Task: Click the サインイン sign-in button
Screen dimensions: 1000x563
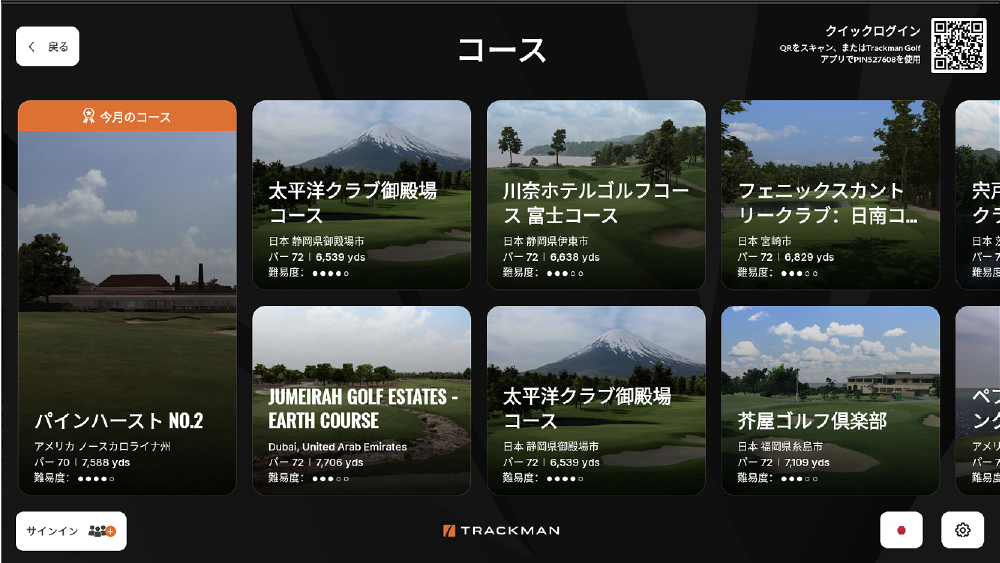Action: point(71,531)
